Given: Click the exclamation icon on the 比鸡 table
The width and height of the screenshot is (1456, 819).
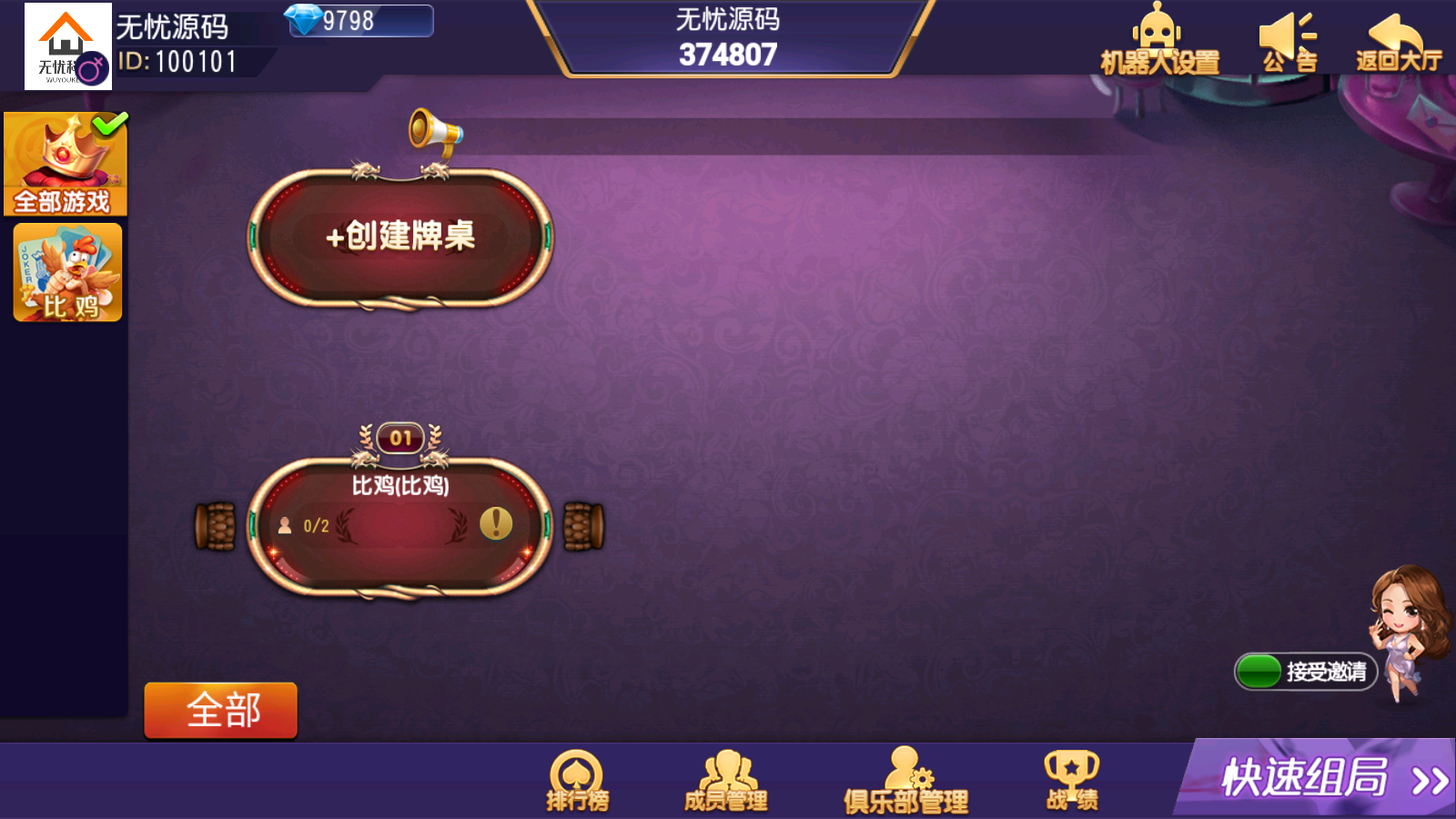Looking at the screenshot, I should (x=495, y=525).
